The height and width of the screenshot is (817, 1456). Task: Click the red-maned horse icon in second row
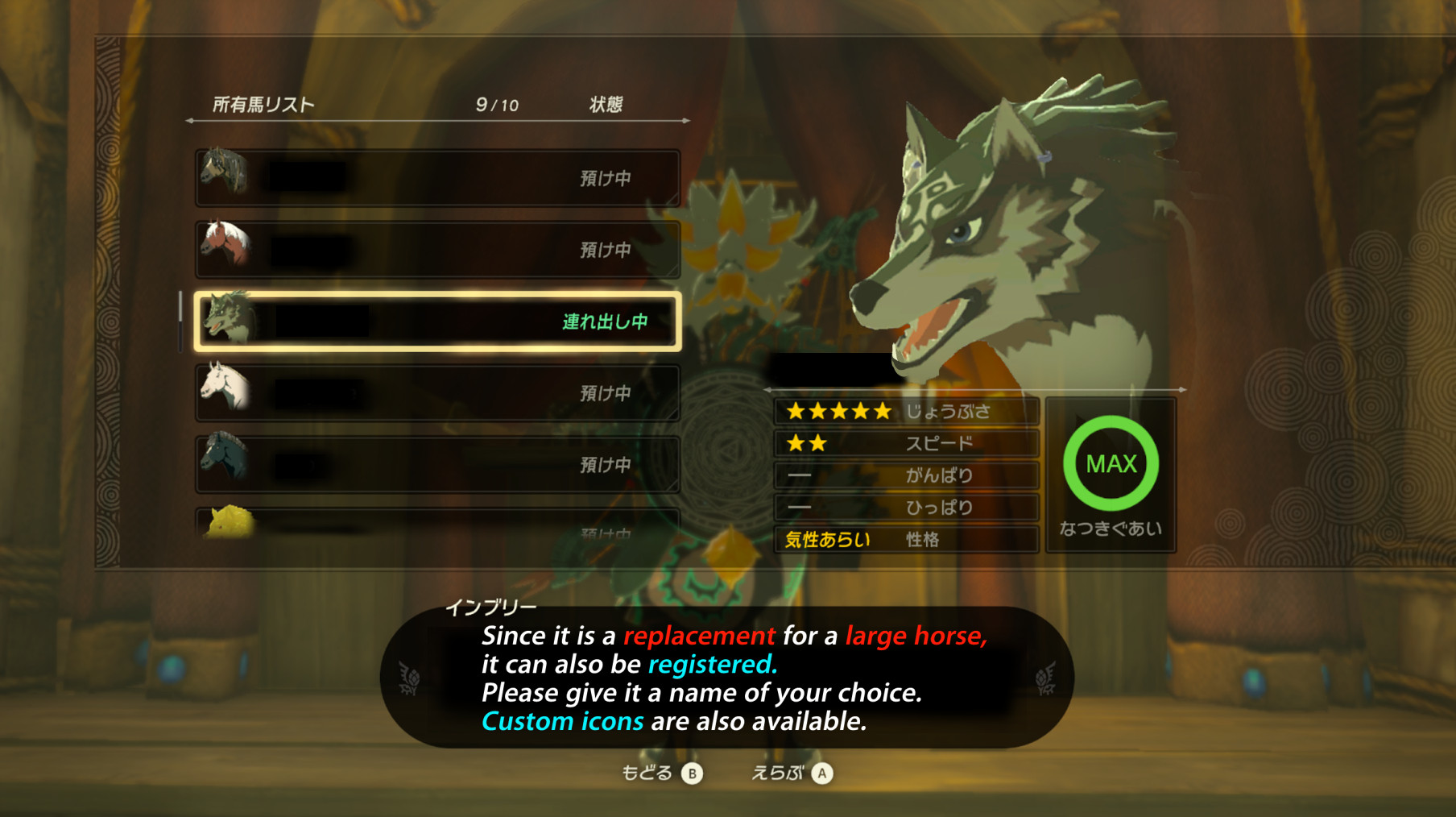(228, 246)
